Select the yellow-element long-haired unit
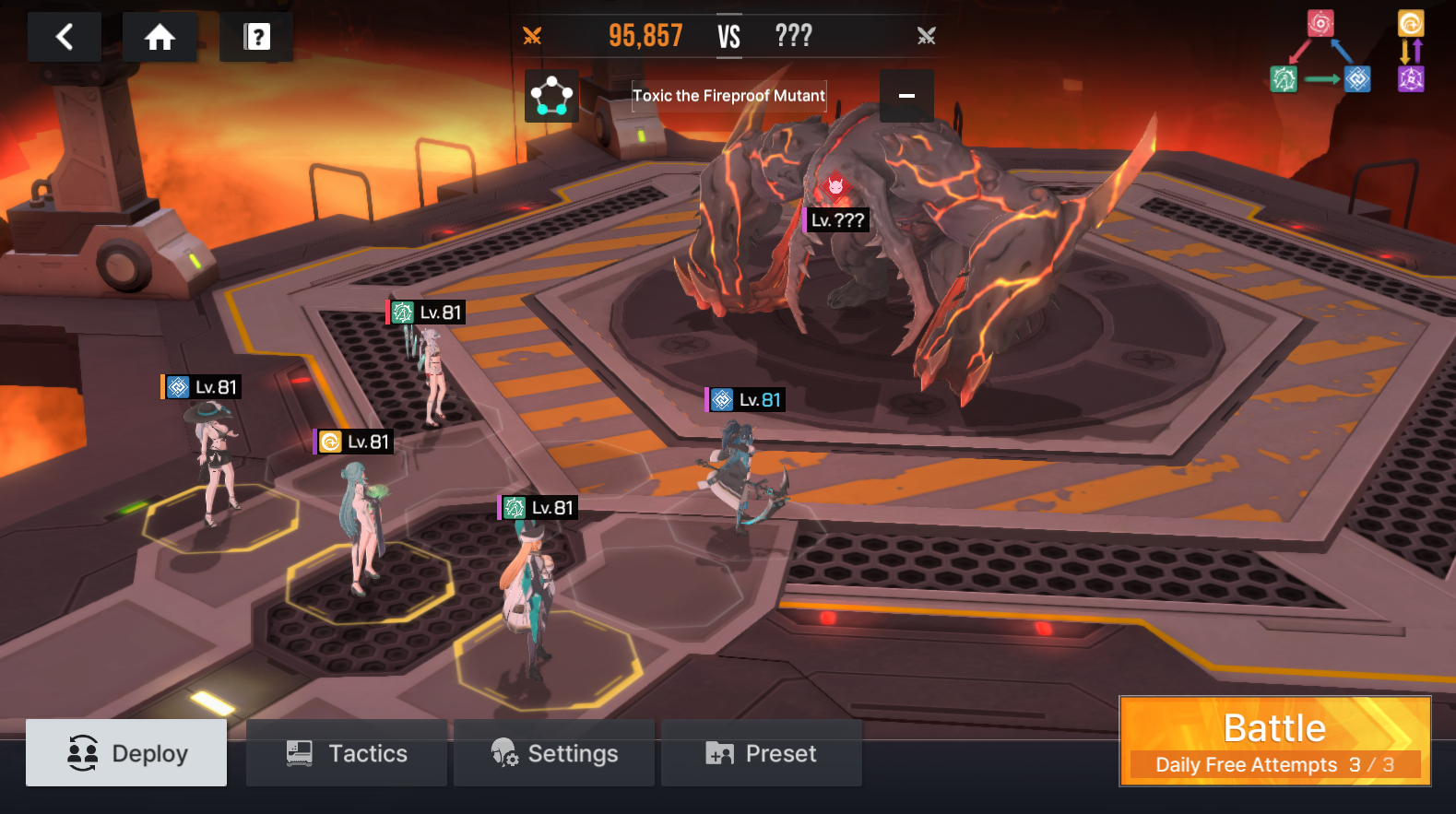This screenshot has width=1456, height=814. [361, 525]
